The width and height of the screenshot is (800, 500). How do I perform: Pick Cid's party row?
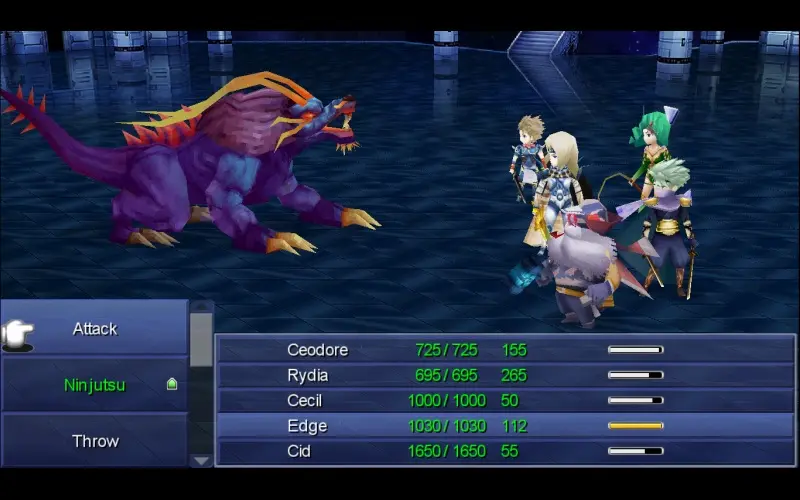tap(505, 451)
